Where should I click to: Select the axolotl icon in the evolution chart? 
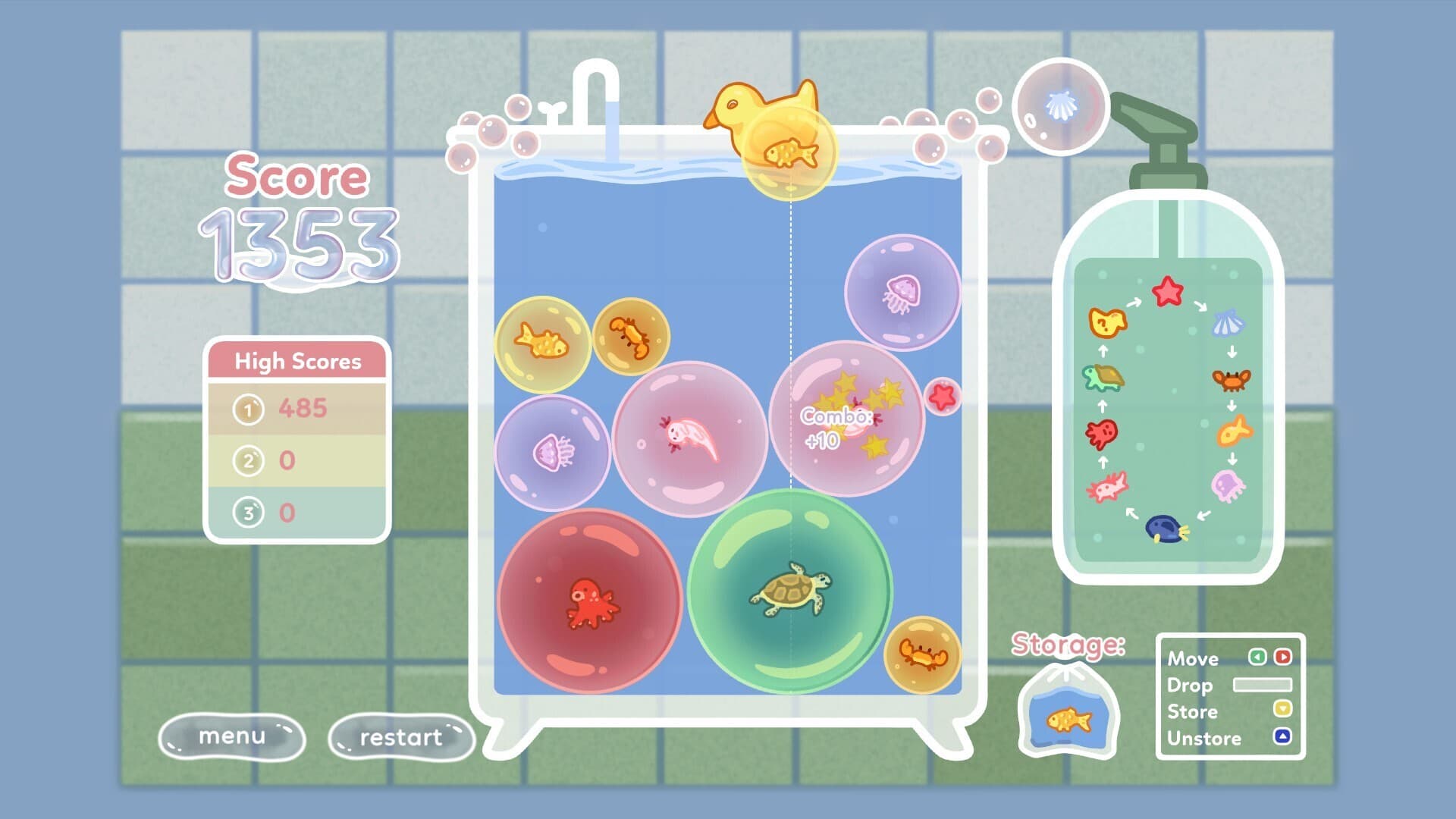pos(1106,486)
